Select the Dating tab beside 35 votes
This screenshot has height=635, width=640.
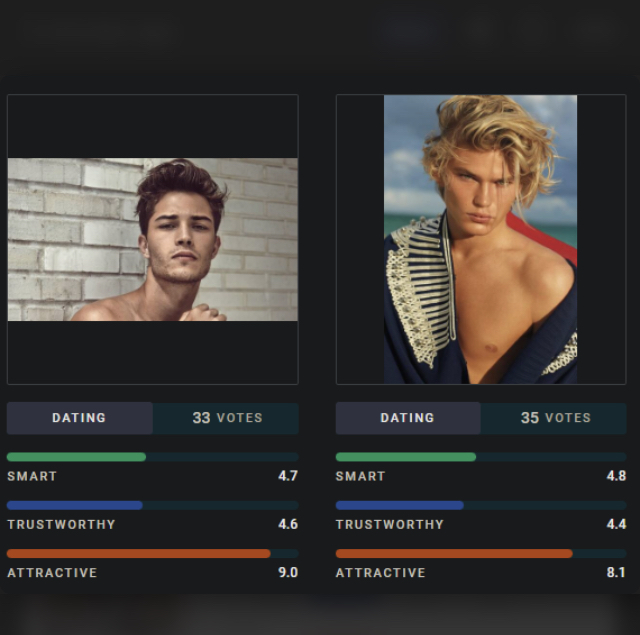407,418
